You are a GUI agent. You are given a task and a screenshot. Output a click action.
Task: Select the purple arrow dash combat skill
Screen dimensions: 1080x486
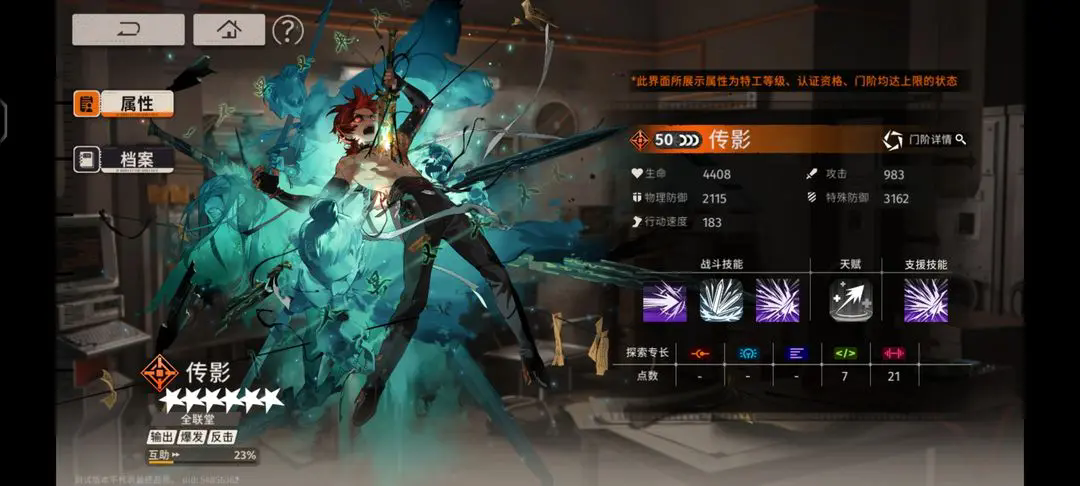pos(664,300)
